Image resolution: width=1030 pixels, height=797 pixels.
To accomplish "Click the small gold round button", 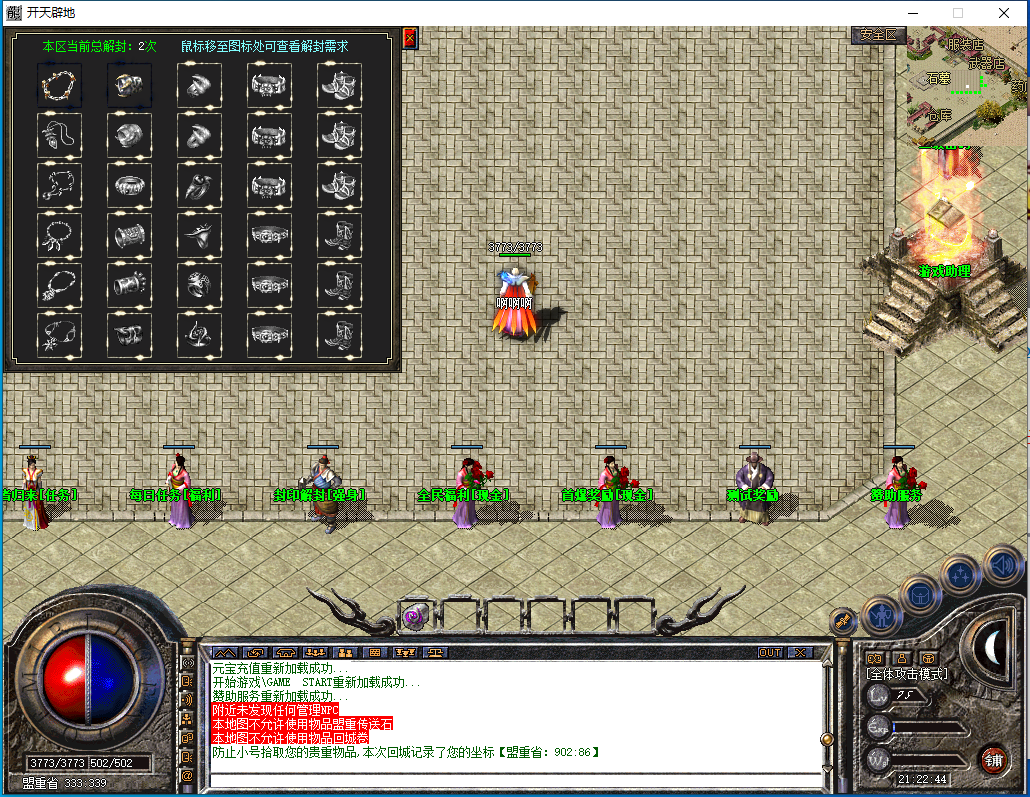I will click(843, 621).
